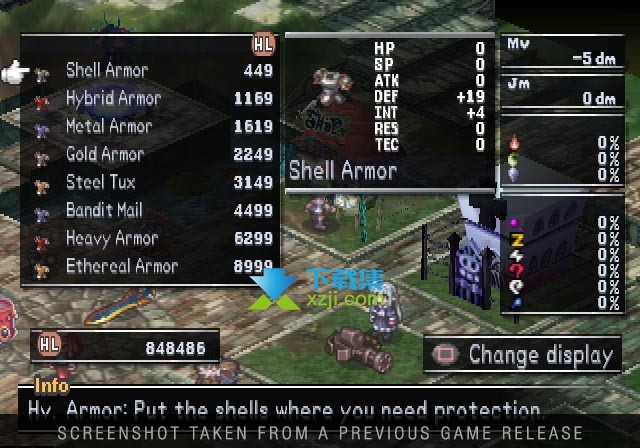The width and height of the screenshot is (640, 448).
Task: Choose the Ethereal Armor row
Action: tap(122, 266)
